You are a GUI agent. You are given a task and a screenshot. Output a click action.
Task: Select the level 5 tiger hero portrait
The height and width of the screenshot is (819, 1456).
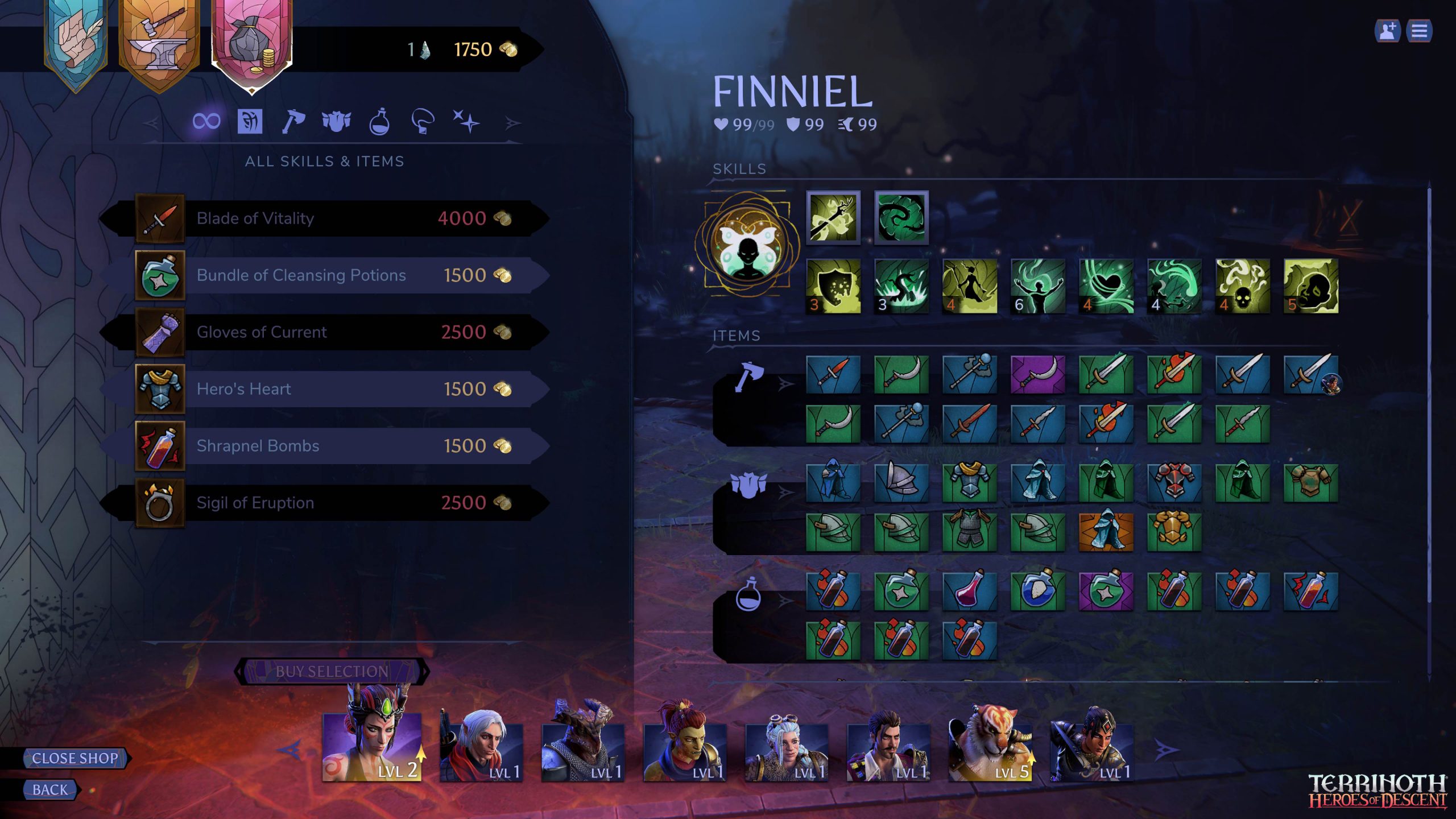tap(990, 745)
